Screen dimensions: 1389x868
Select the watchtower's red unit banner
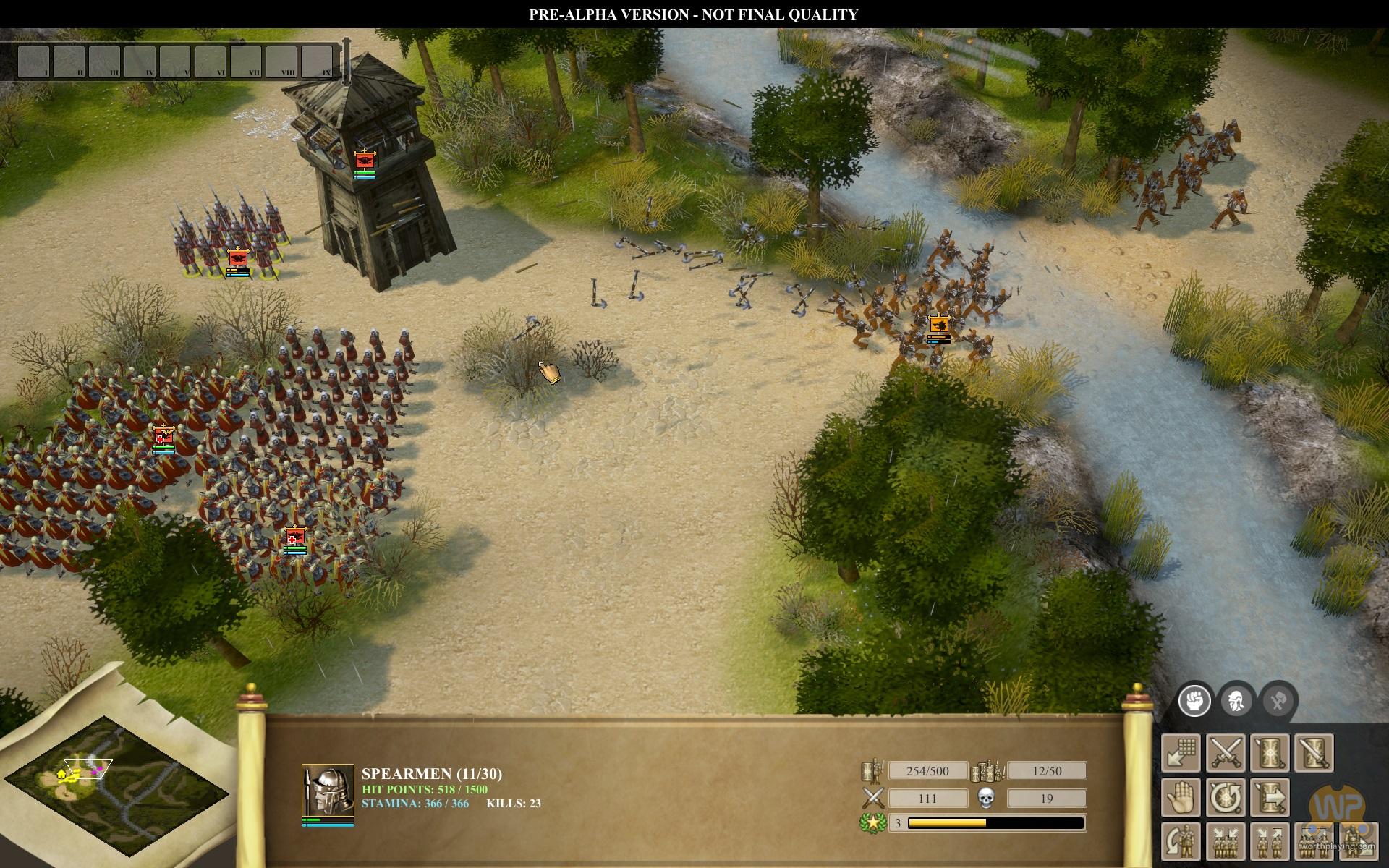pos(364,159)
